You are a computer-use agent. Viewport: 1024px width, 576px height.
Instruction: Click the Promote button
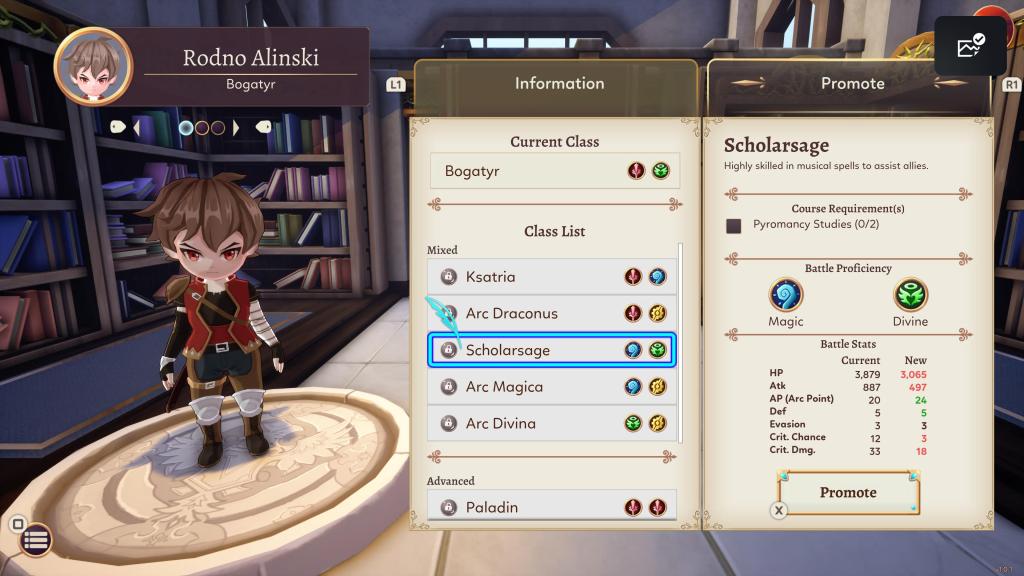[848, 493]
